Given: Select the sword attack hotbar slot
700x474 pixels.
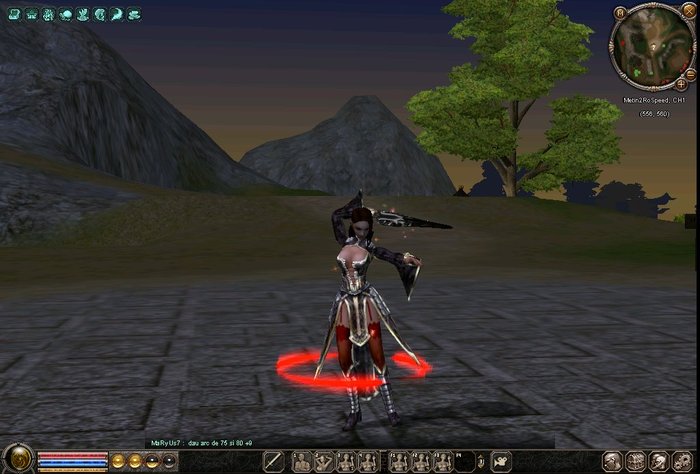Looking at the screenshot, I should pyautogui.click(x=273, y=461).
